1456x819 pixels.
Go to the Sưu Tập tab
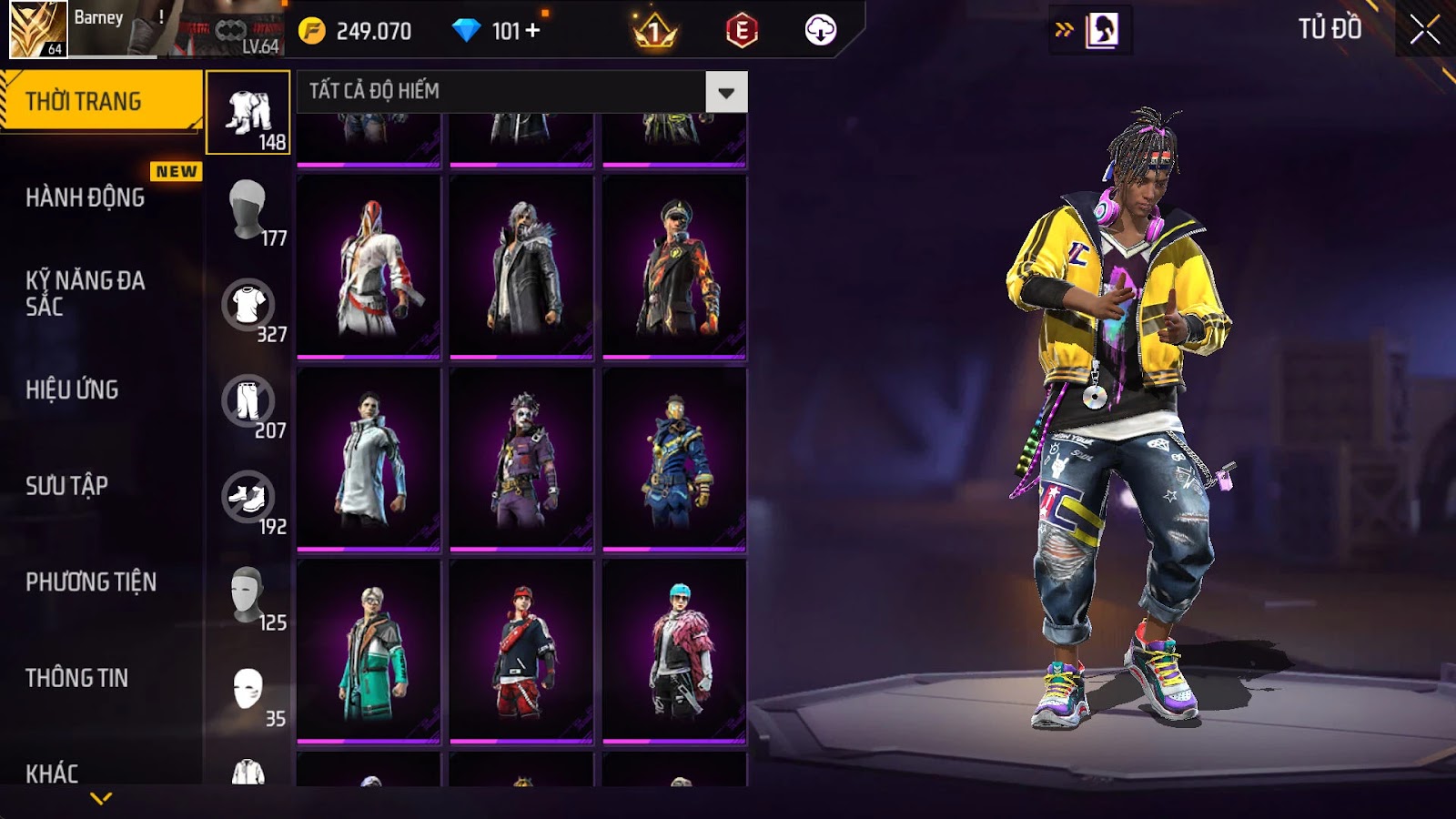click(67, 486)
